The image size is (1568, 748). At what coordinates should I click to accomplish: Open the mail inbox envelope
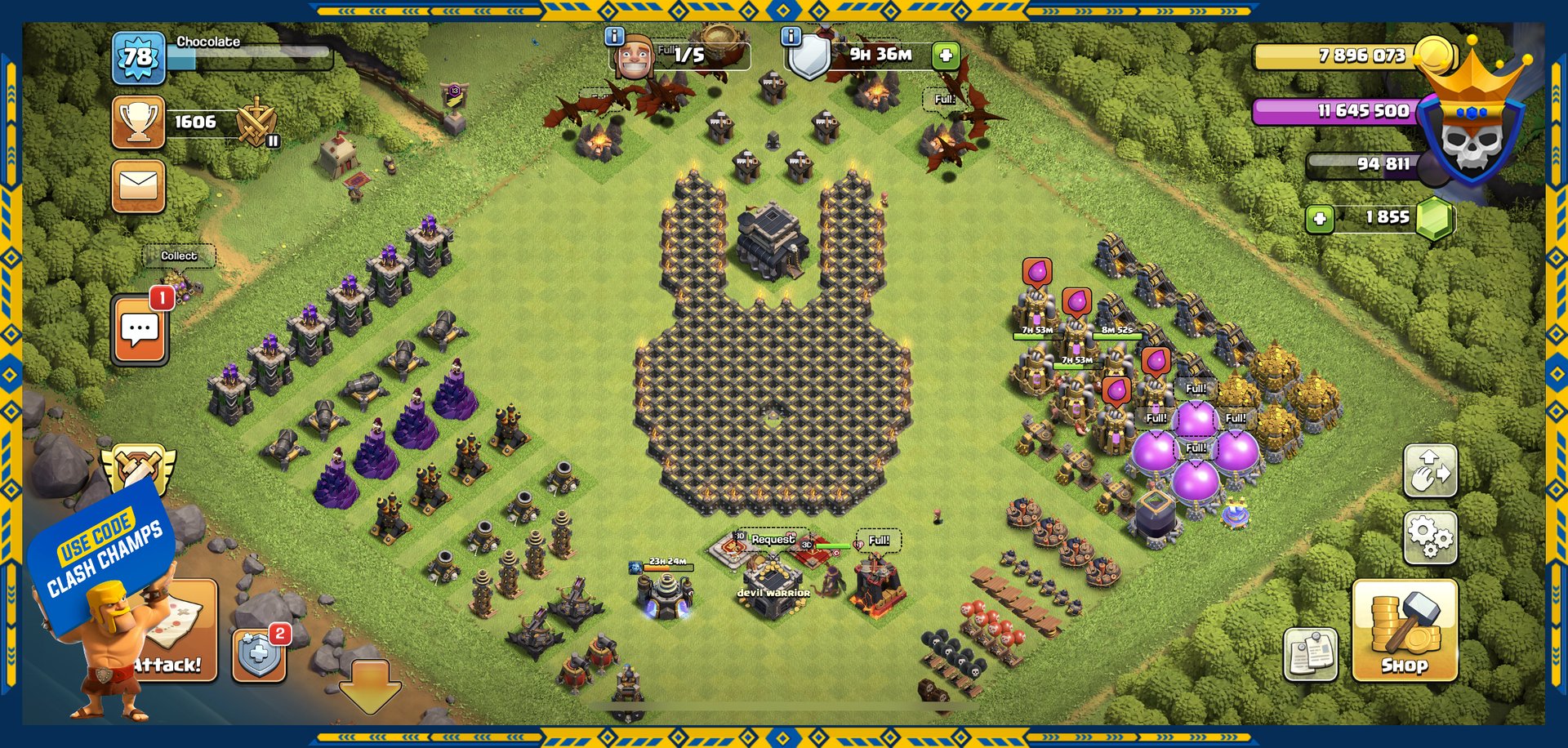click(x=138, y=185)
